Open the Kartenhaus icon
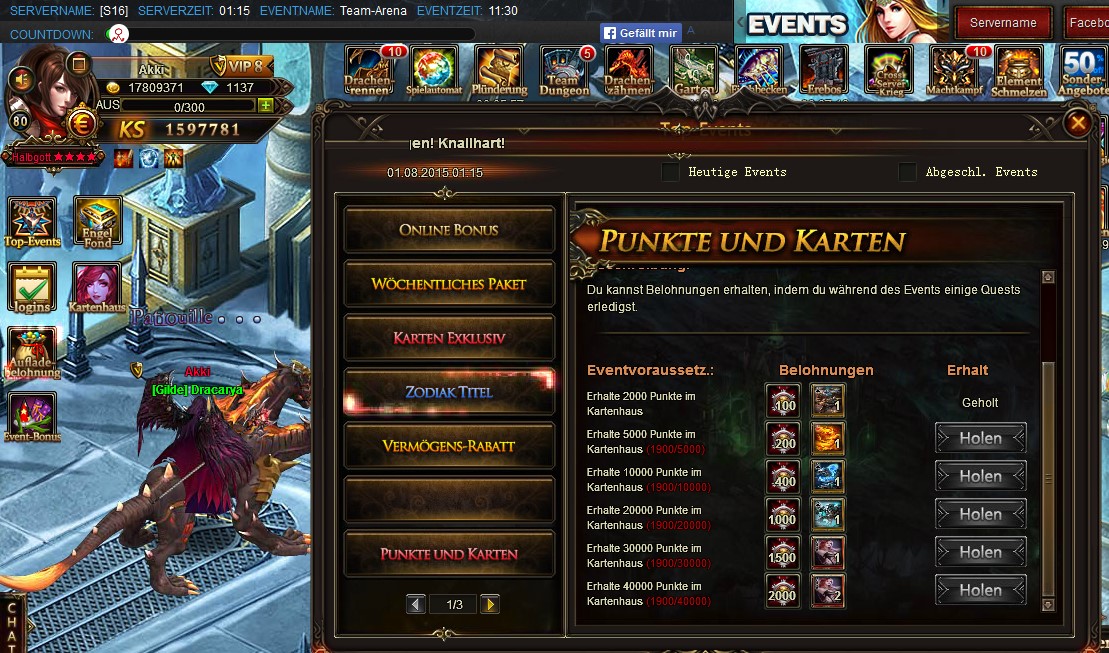This screenshot has height=653, width=1109. coord(97,288)
